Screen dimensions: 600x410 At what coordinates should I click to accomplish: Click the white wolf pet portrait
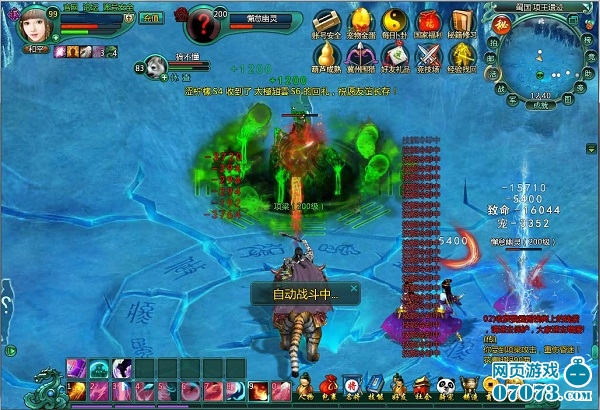157,70
